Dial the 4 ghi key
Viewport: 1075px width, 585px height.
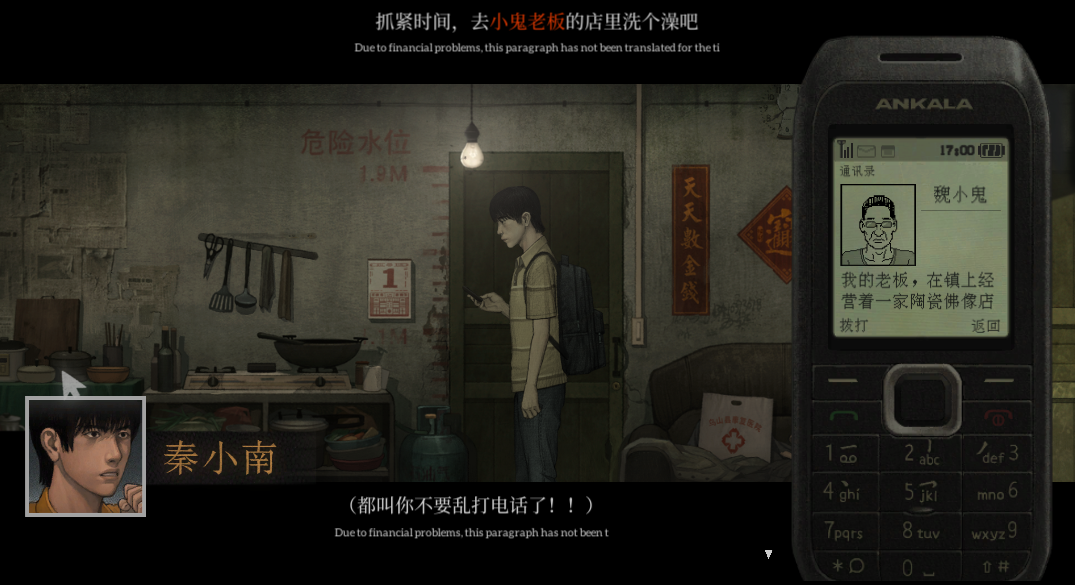coord(841,491)
